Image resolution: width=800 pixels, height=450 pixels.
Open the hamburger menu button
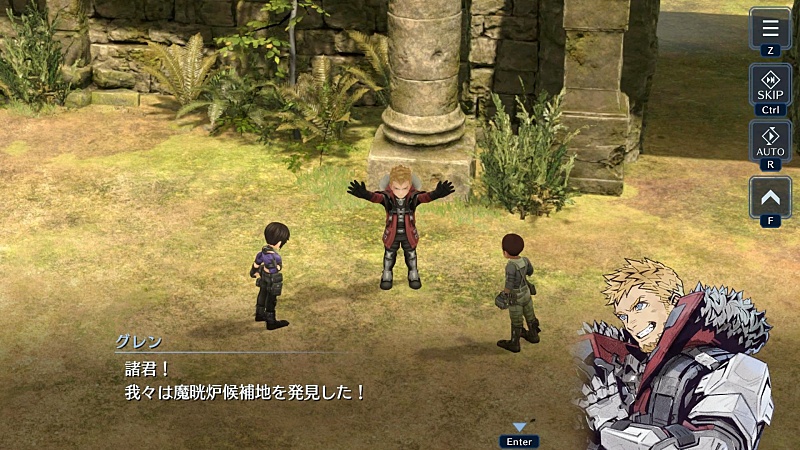click(x=770, y=28)
